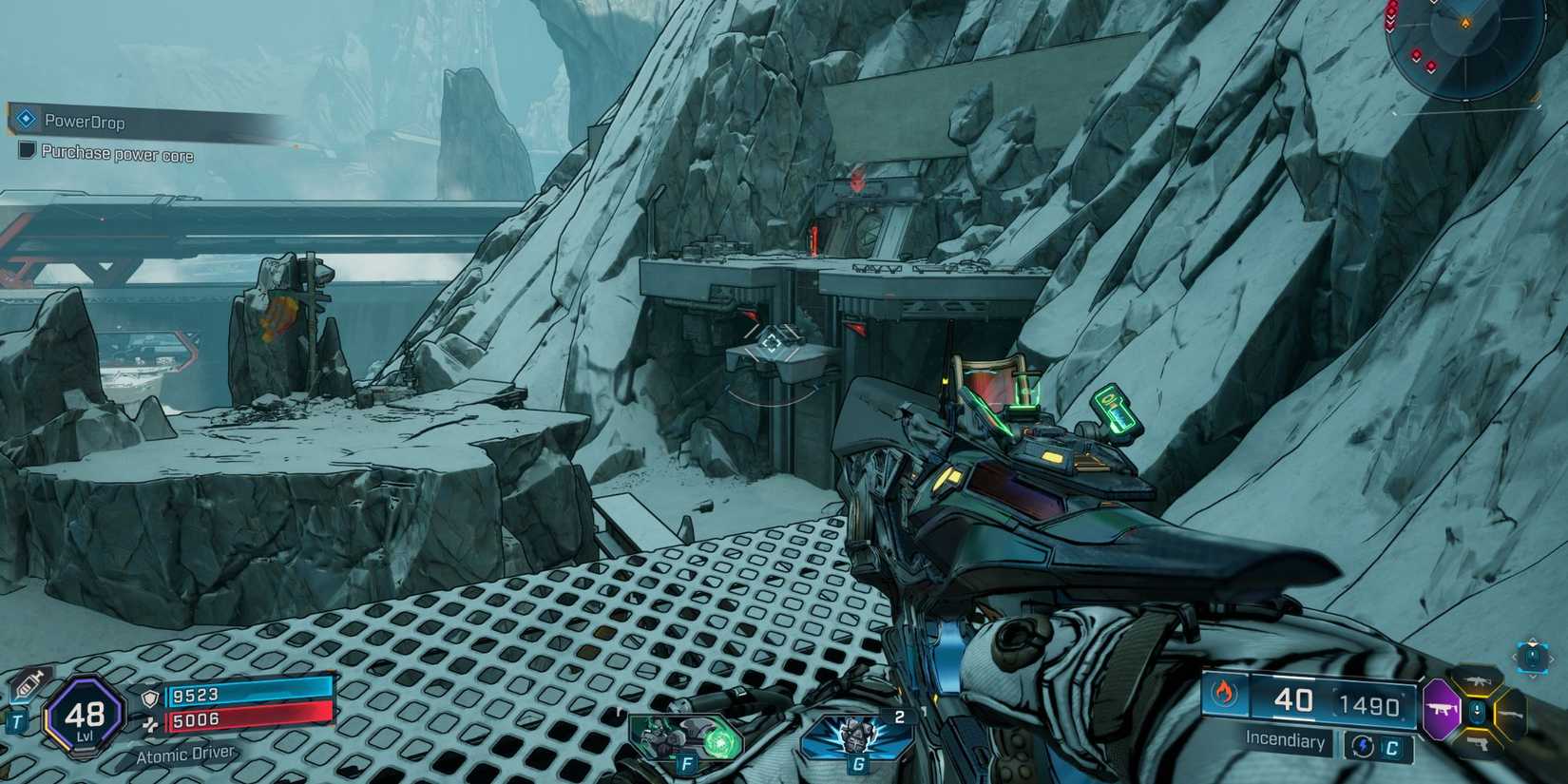Click the reload indicator with the C keybind
The image size is (1568, 784).
point(1376,747)
